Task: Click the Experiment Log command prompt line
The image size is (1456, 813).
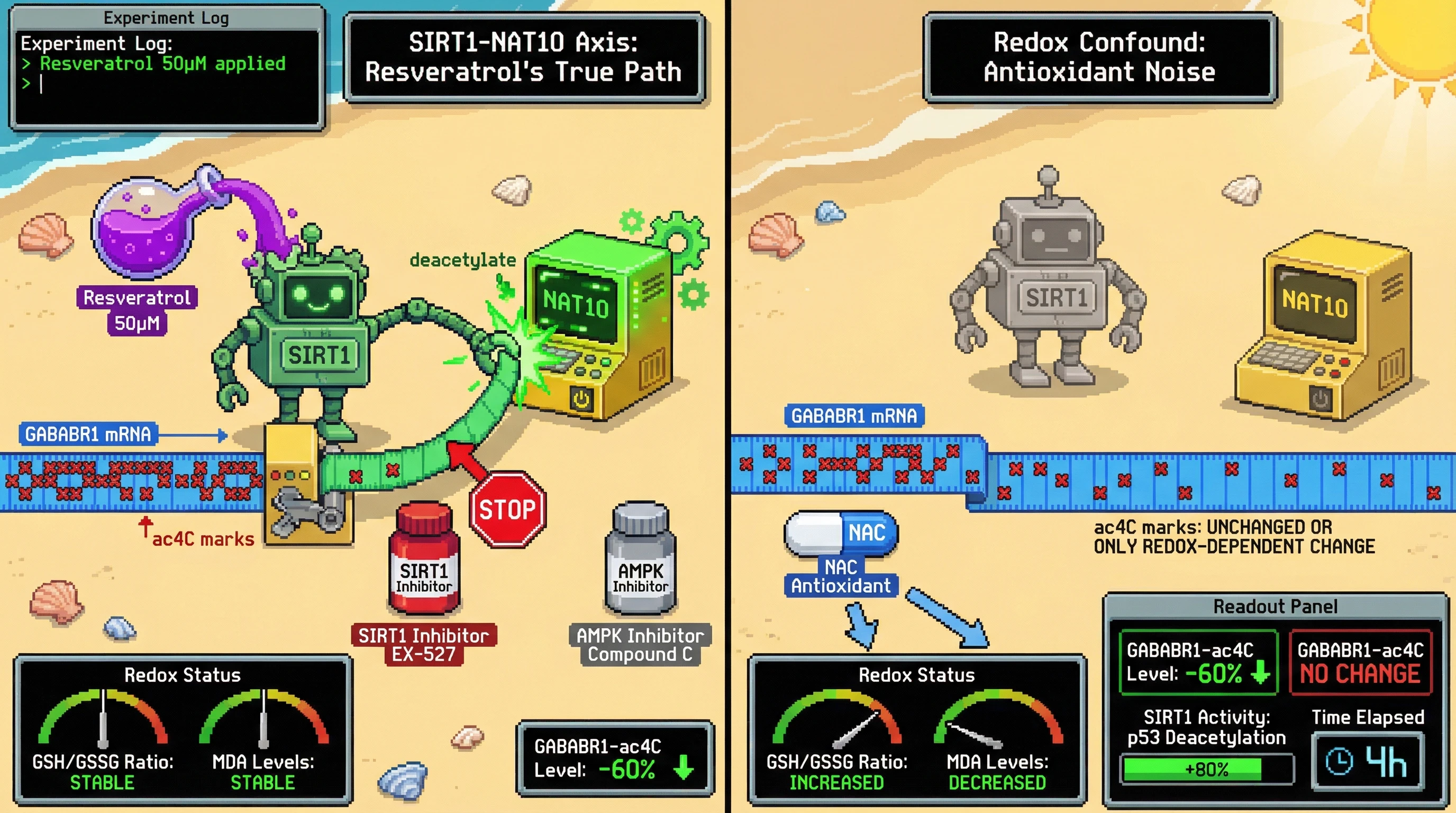Action: (x=164, y=84)
